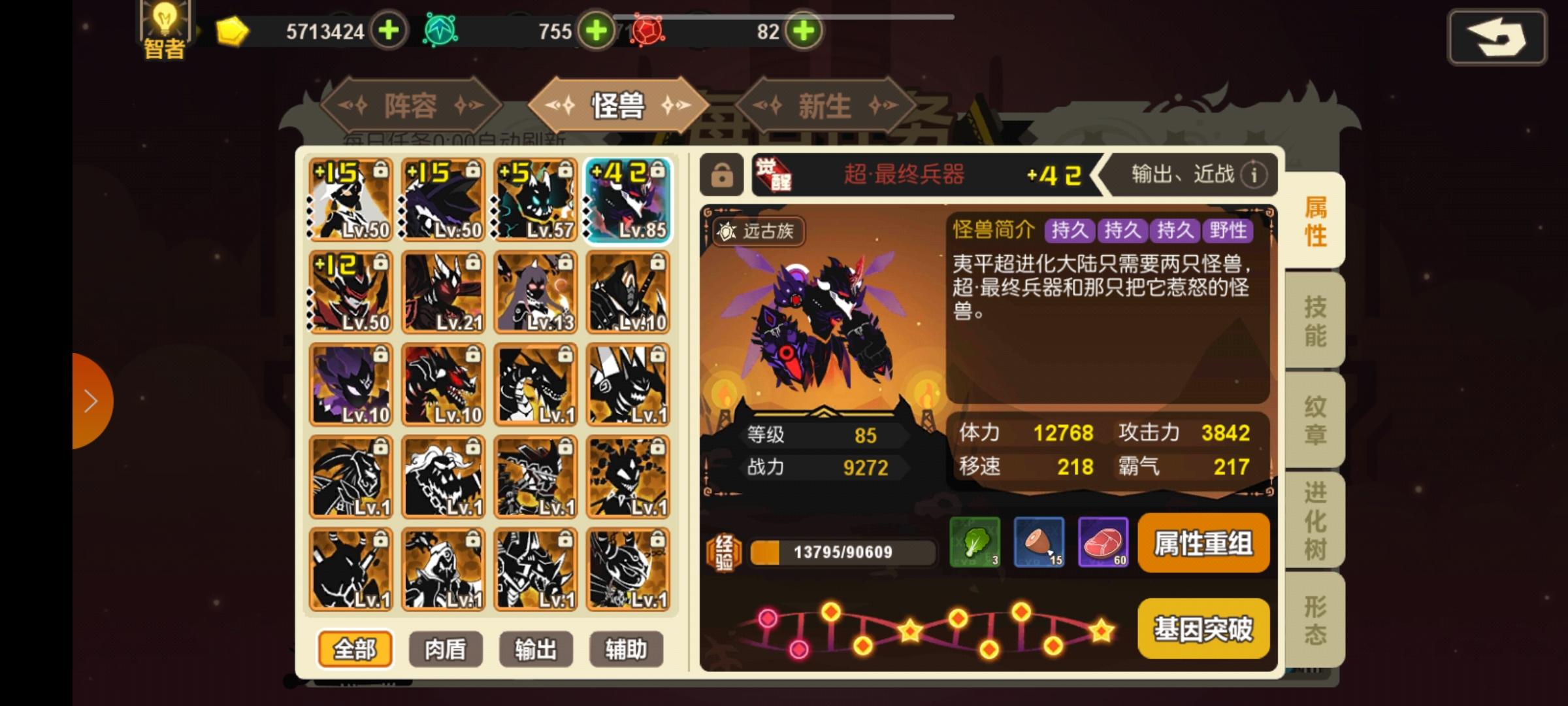
Task: Tap the 13795/90609 experience progress bar
Action: click(843, 552)
